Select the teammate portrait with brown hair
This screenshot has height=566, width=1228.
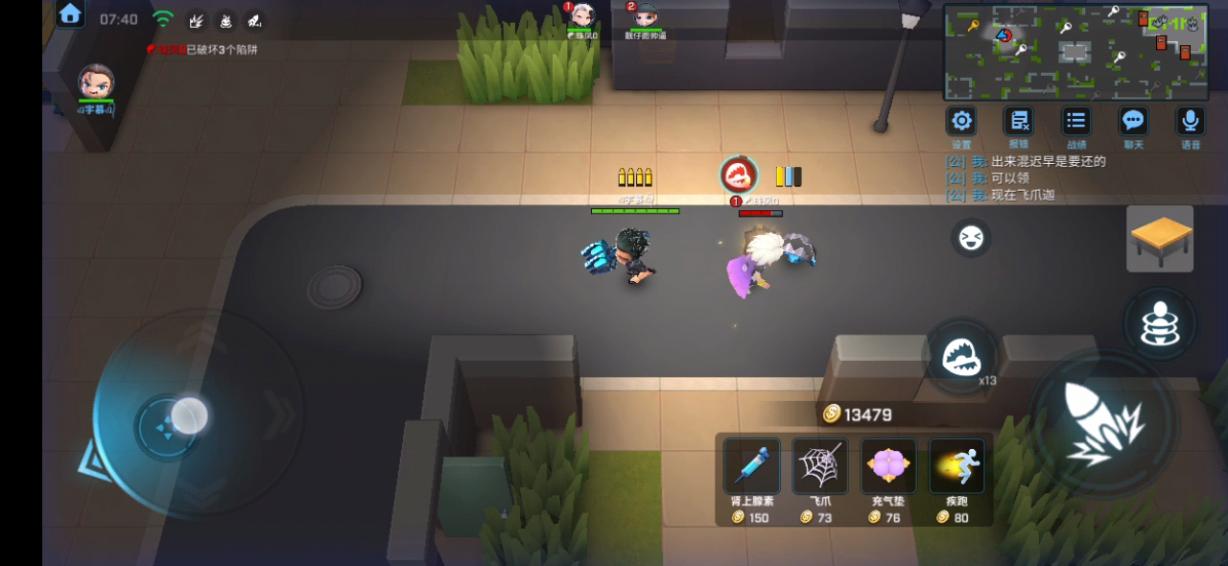(x=96, y=83)
